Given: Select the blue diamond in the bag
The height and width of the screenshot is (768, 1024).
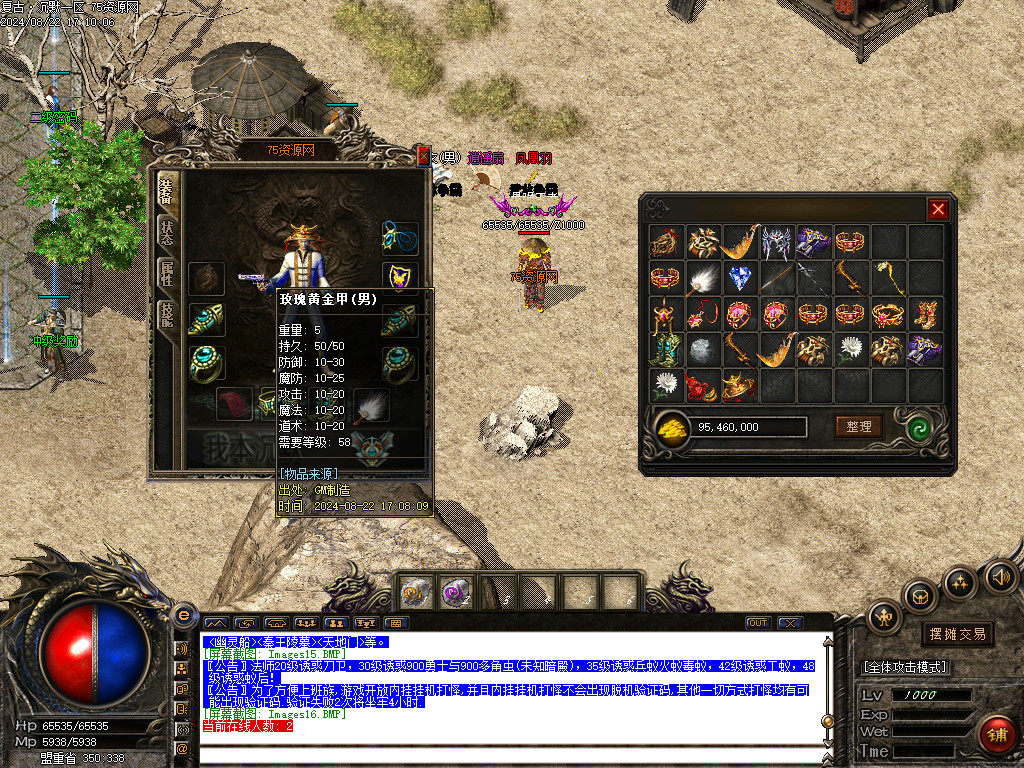Looking at the screenshot, I should point(740,278).
